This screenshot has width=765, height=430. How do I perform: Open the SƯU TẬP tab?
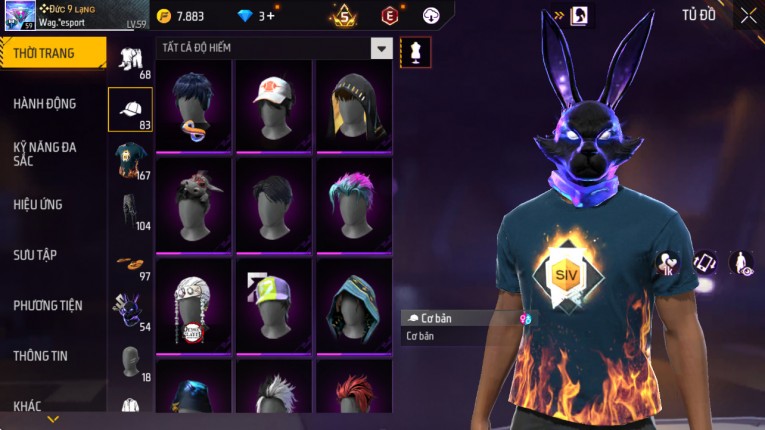35,255
